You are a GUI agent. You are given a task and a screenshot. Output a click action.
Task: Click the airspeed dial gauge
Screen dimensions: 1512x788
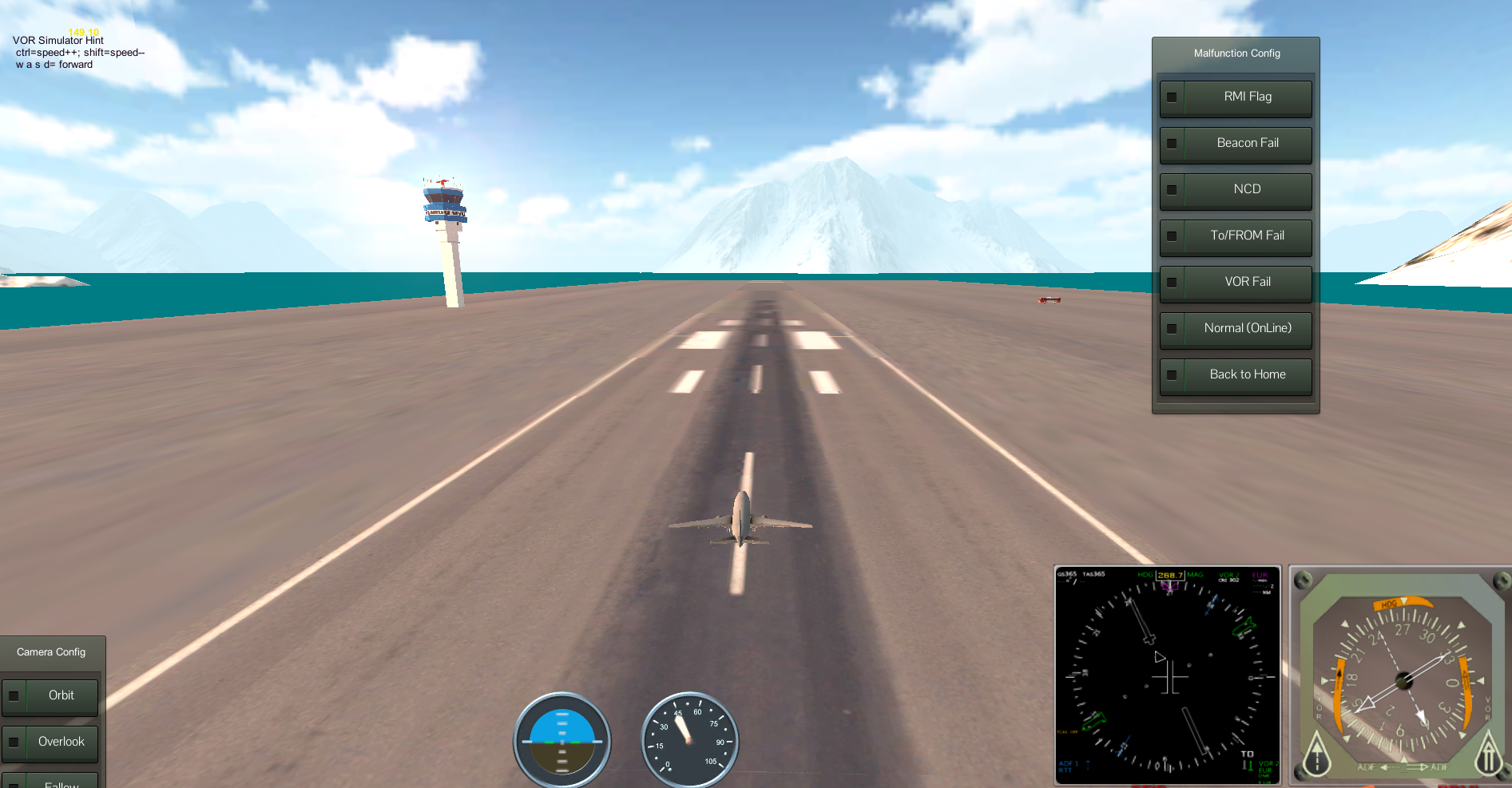[689, 740]
